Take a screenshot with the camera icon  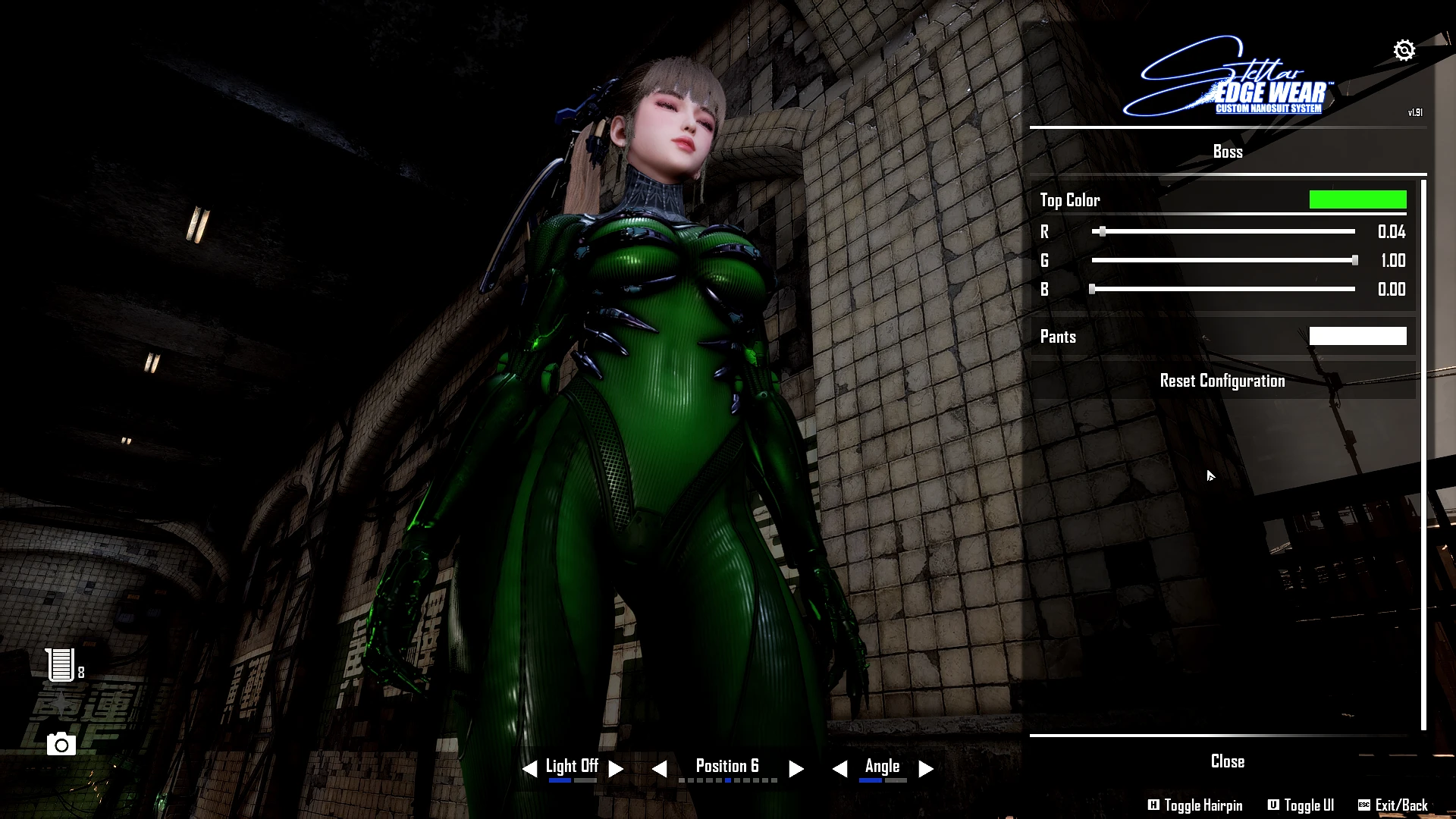pyautogui.click(x=61, y=745)
